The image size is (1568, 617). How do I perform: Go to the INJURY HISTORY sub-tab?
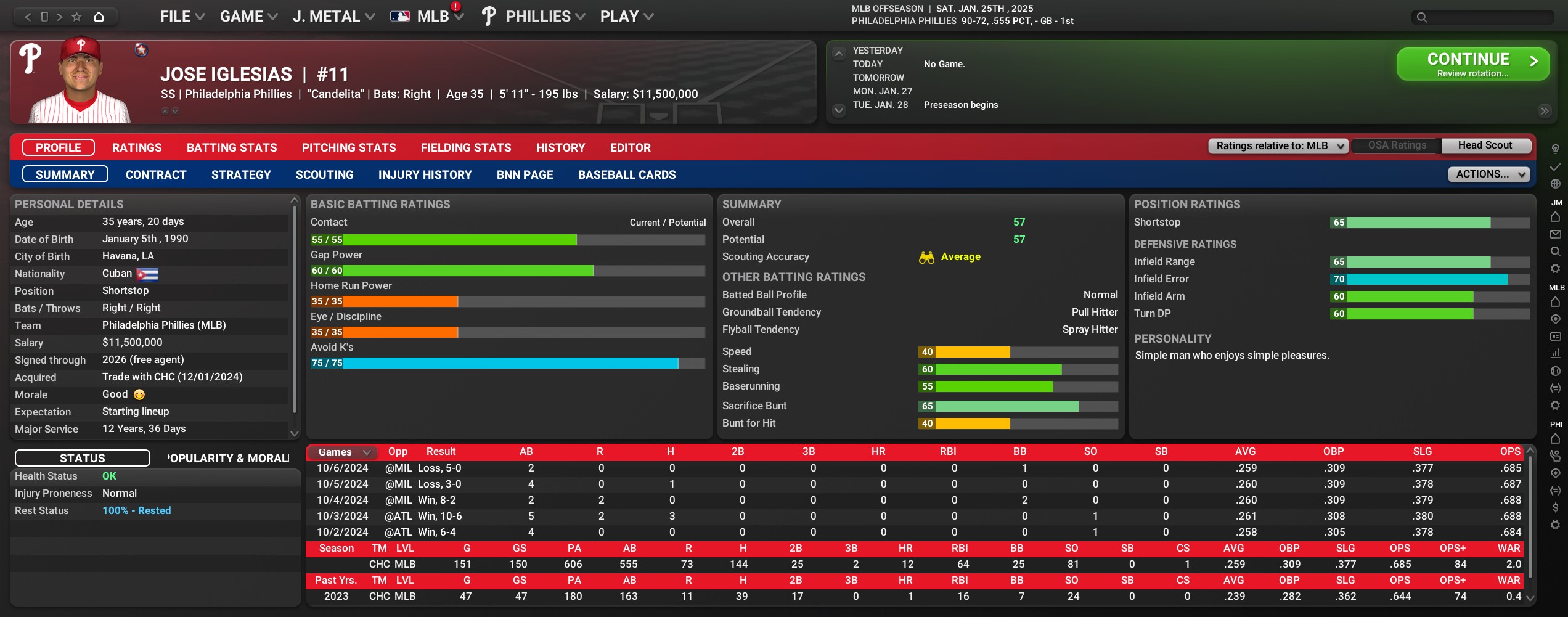coord(425,175)
